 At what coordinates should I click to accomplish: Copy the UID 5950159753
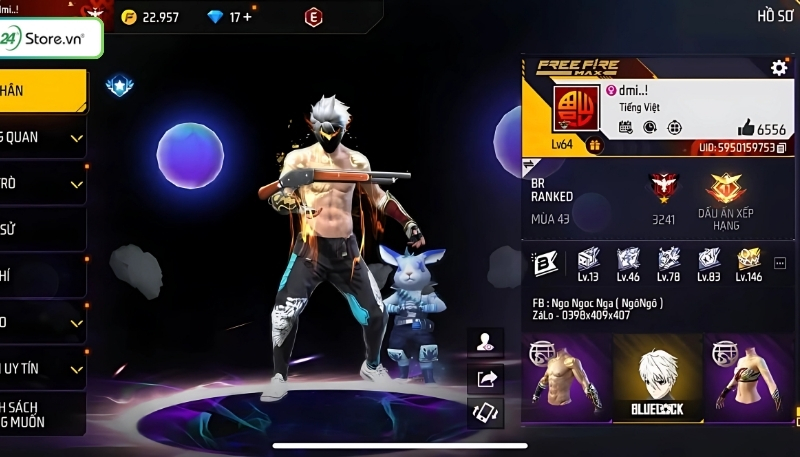coord(781,148)
